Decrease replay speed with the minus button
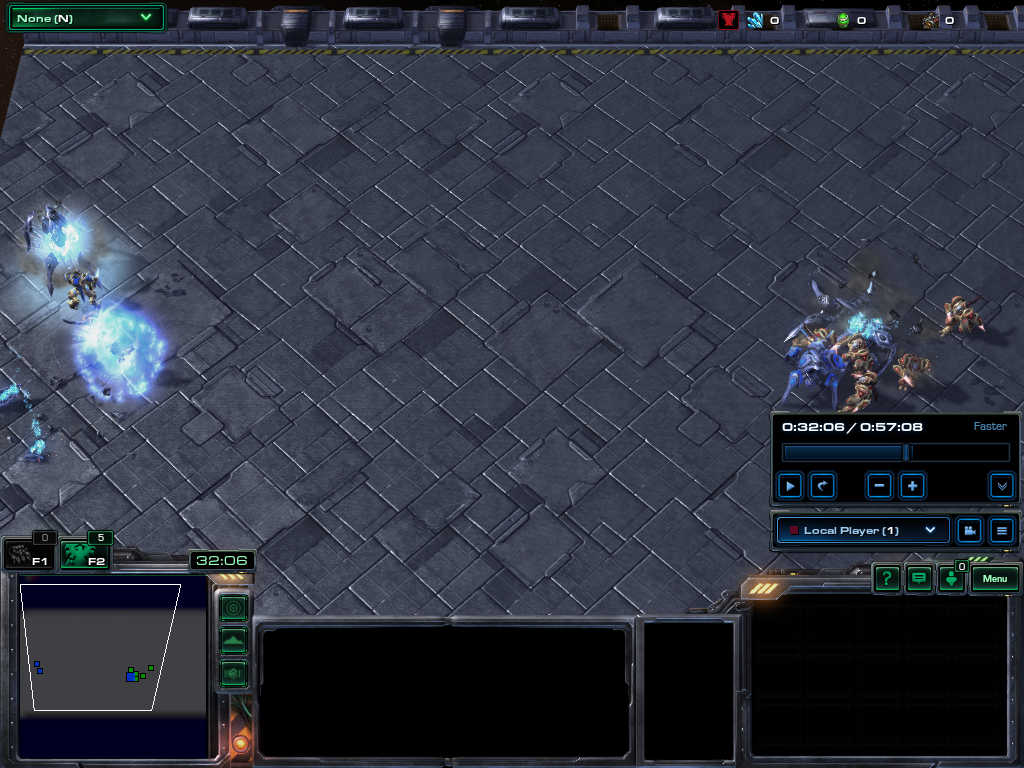This screenshot has width=1024, height=768. pos(880,486)
